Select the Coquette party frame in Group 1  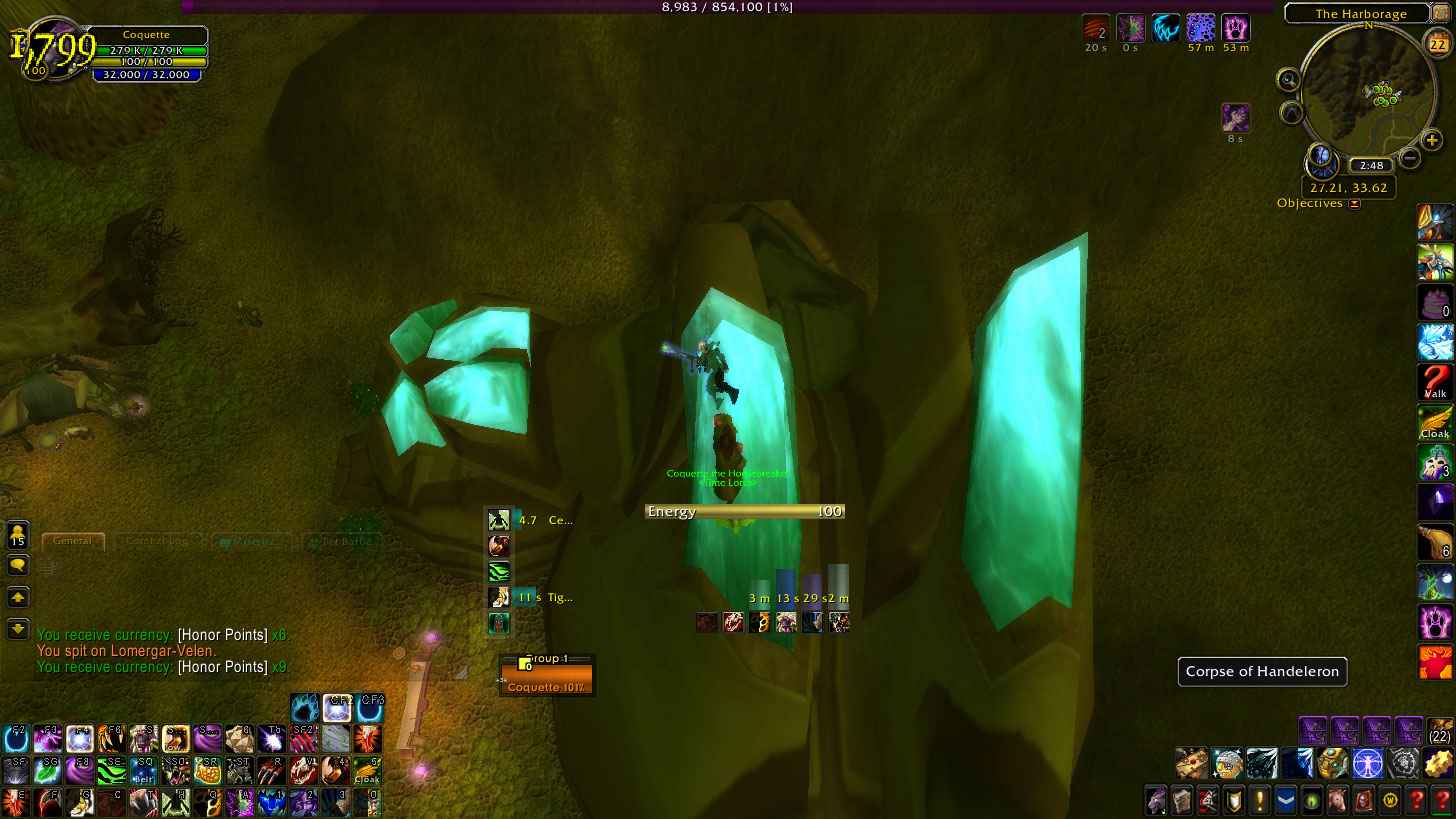[547, 681]
